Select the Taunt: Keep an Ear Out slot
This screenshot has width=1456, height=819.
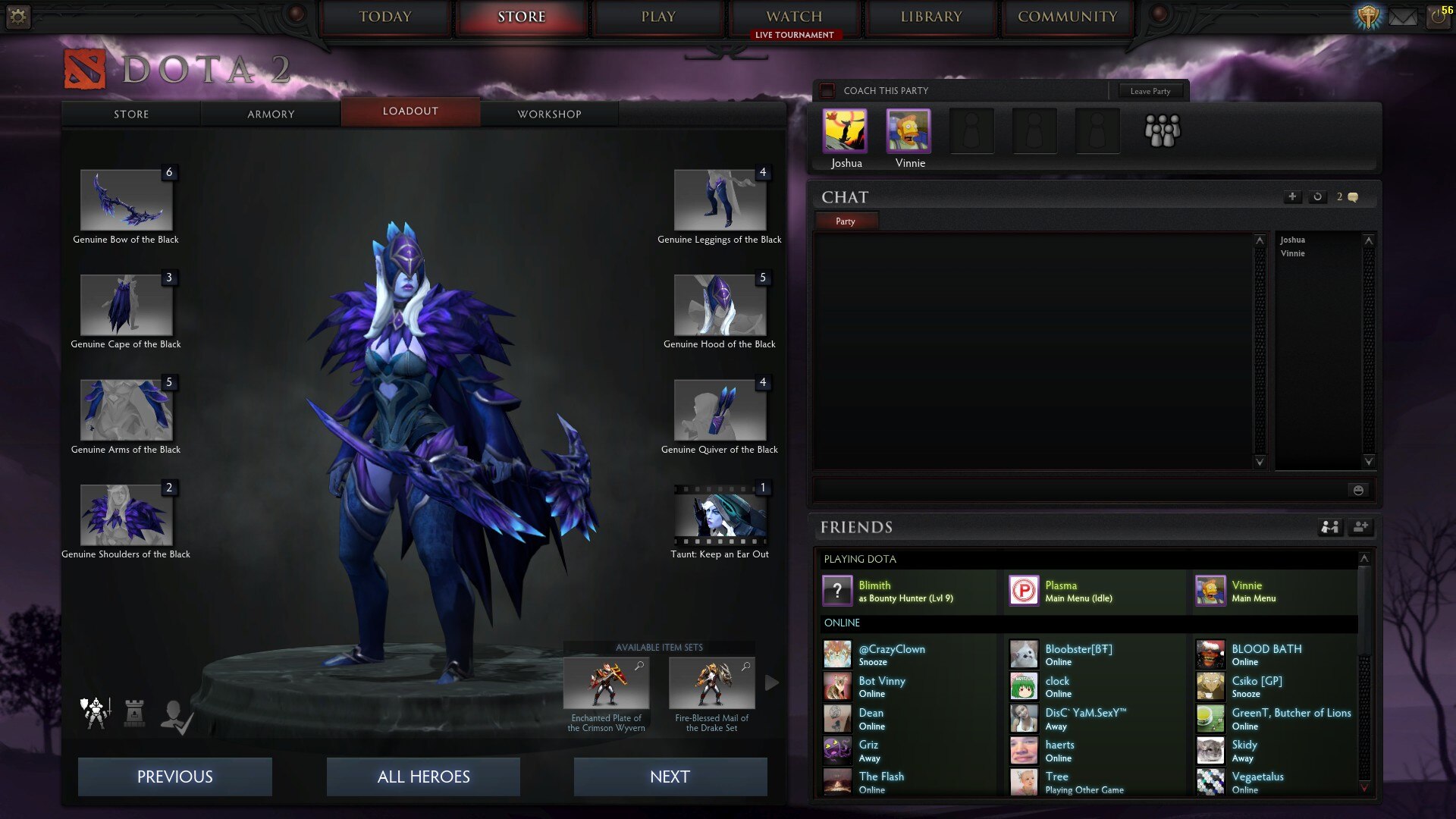click(x=720, y=516)
